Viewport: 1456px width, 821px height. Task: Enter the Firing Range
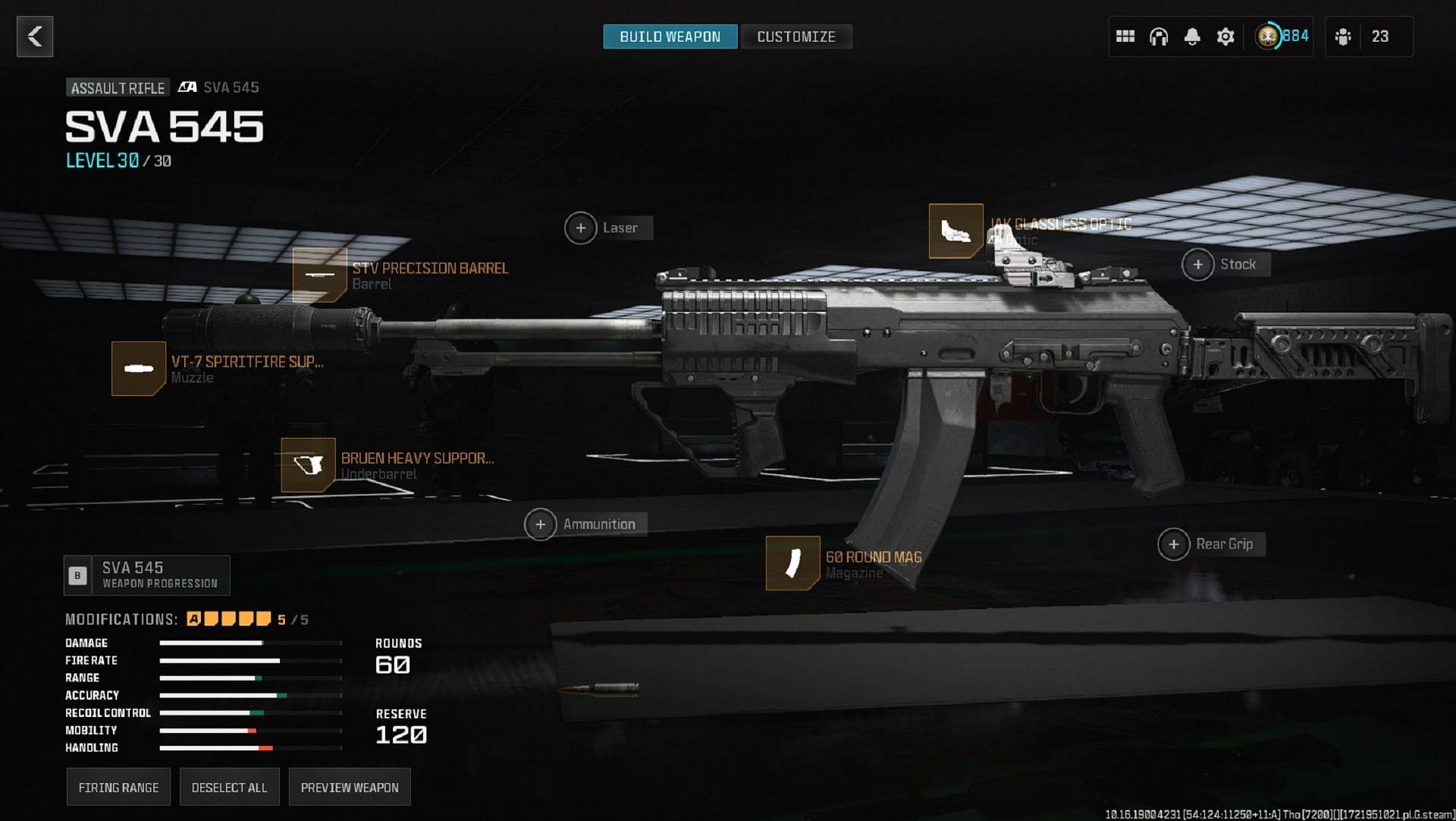(x=118, y=788)
